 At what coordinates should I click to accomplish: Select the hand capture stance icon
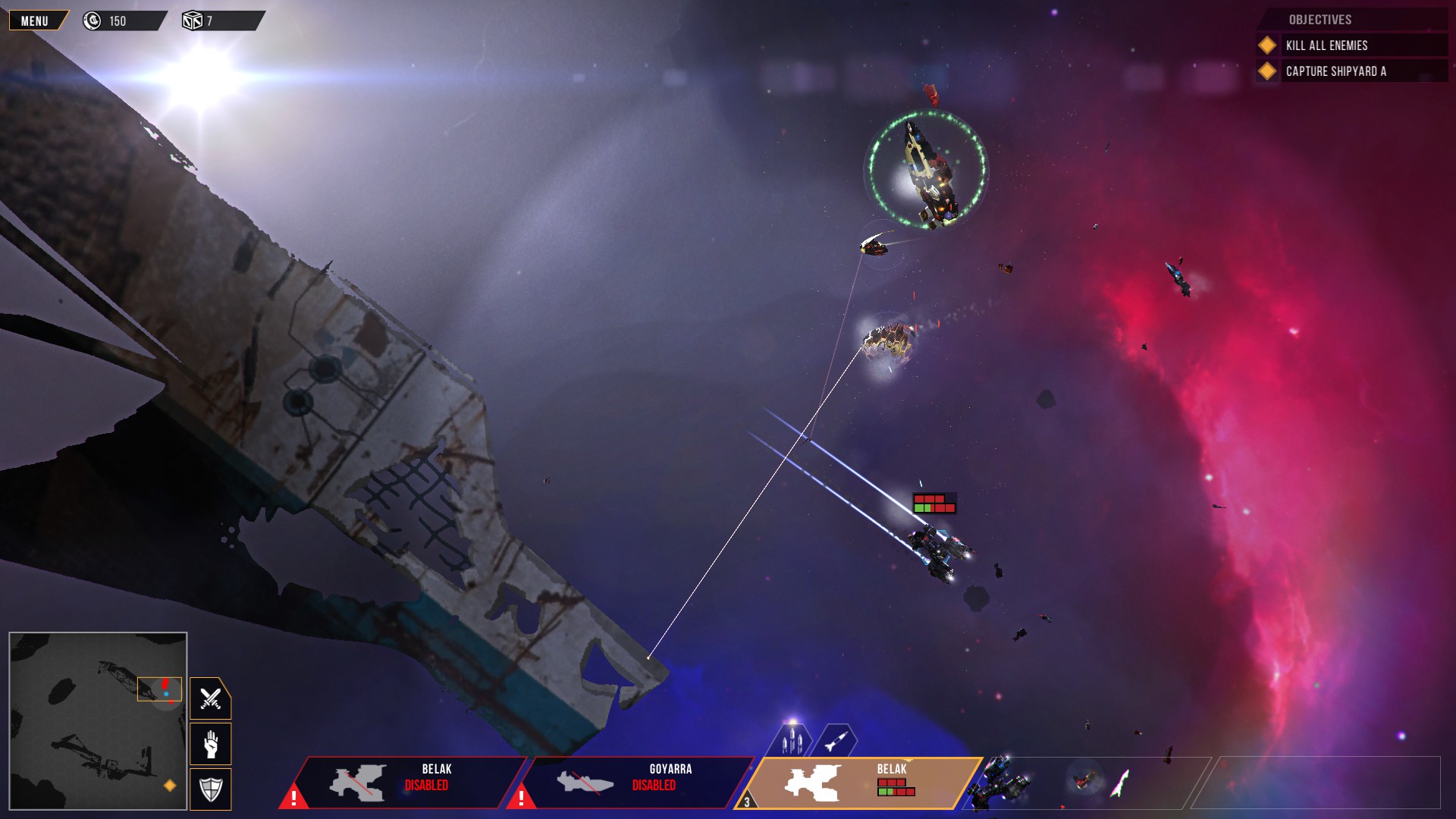(210, 744)
